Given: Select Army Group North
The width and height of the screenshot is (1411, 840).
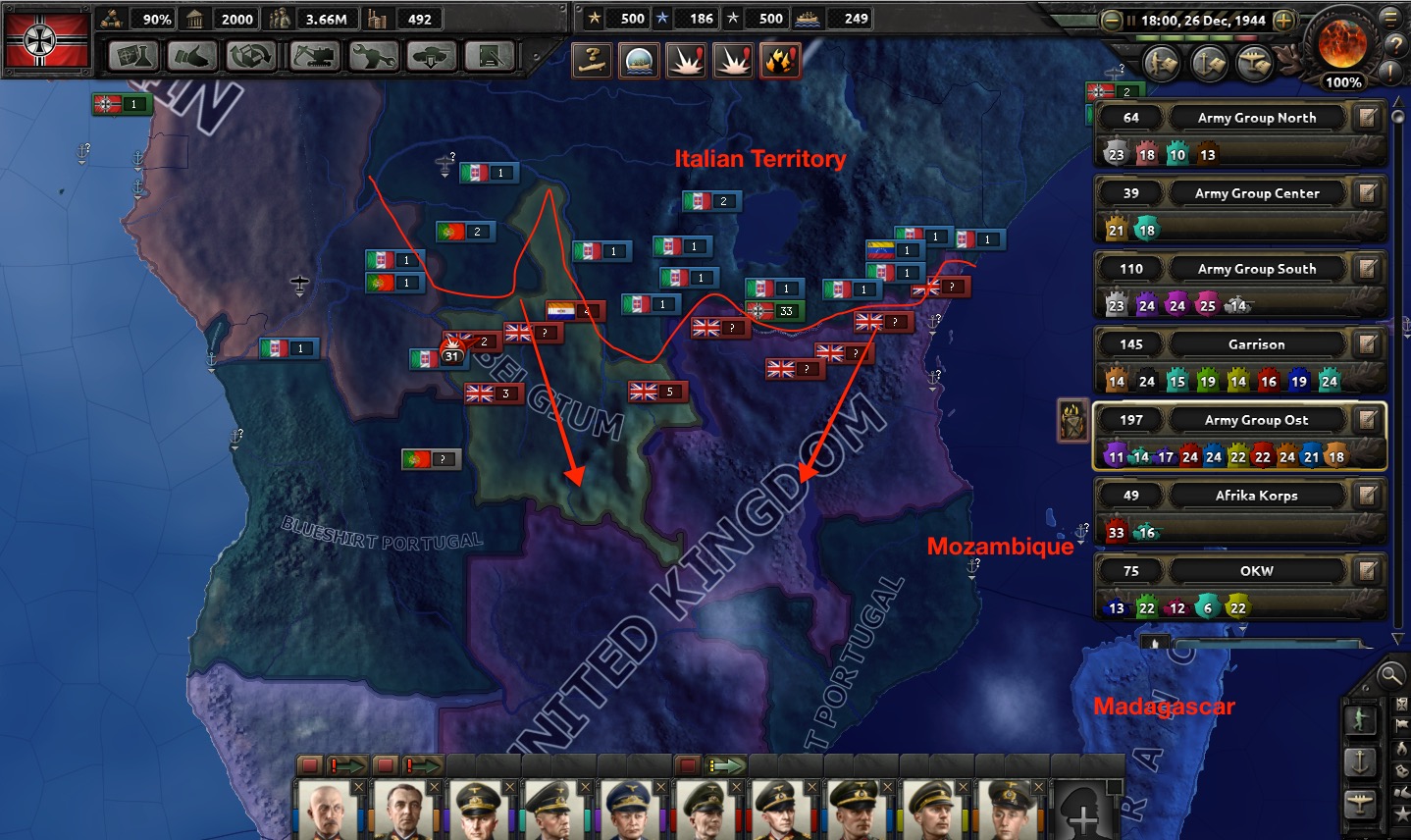Looking at the screenshot, I should coord(1256,118).
